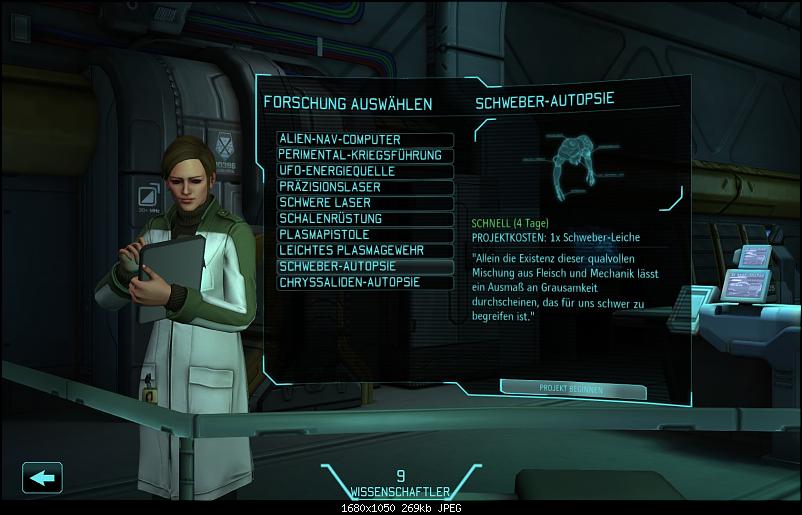The width and height of the screenshot is (802, 515).
Task: Select the Plasmapistole entry
Action: [365, 235]
